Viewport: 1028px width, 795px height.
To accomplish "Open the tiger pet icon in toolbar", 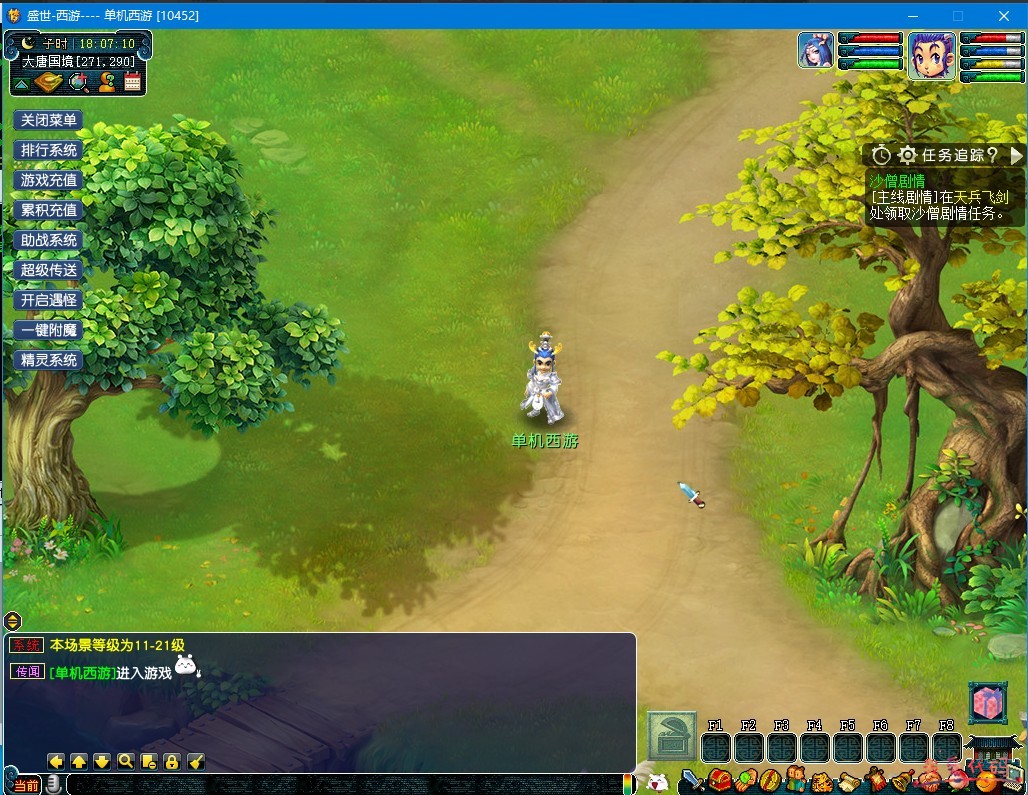I will click(821, 779).
